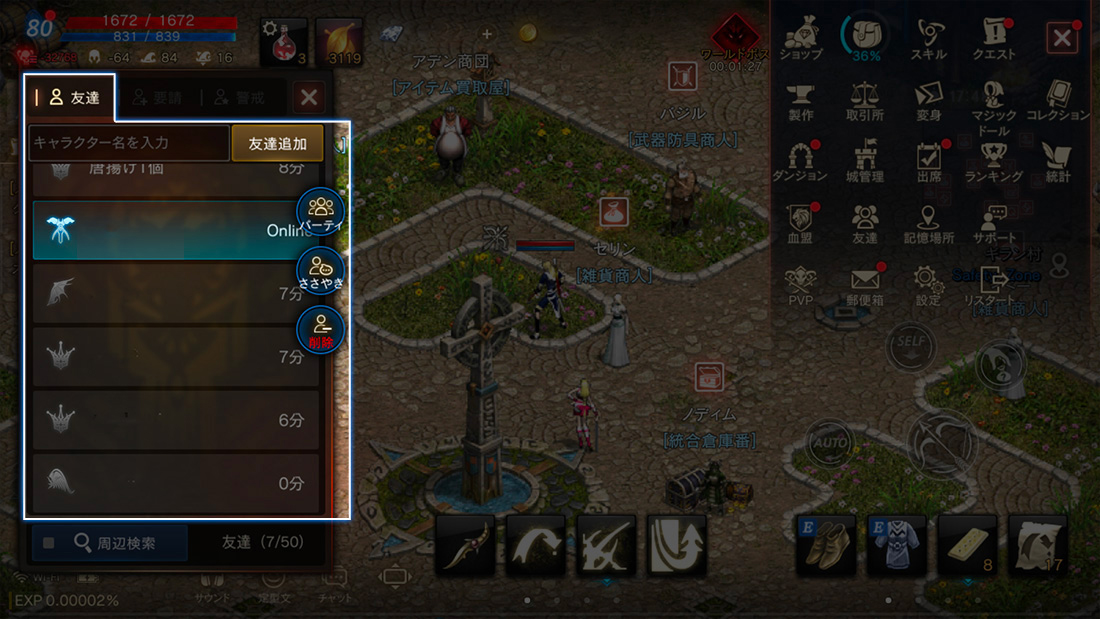The height and width of the screenshot is (619, 1100).
Task: Open the クエスト quest menu
Action: 993,38
